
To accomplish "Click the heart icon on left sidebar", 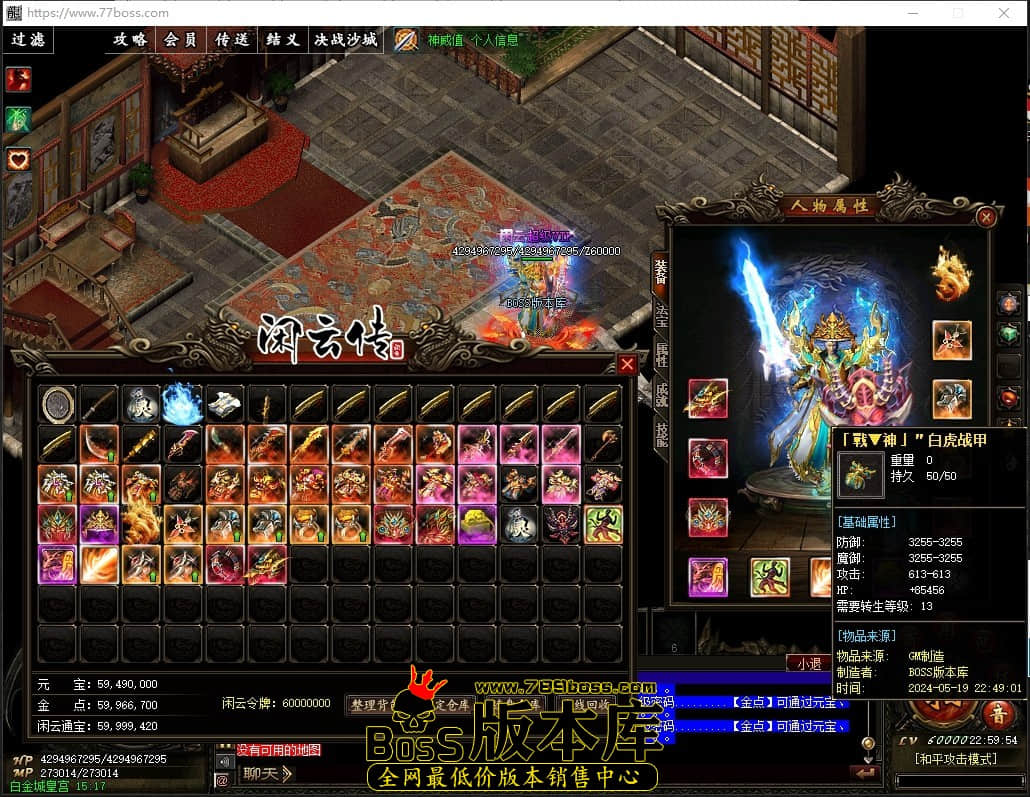I will coord(18,159).
